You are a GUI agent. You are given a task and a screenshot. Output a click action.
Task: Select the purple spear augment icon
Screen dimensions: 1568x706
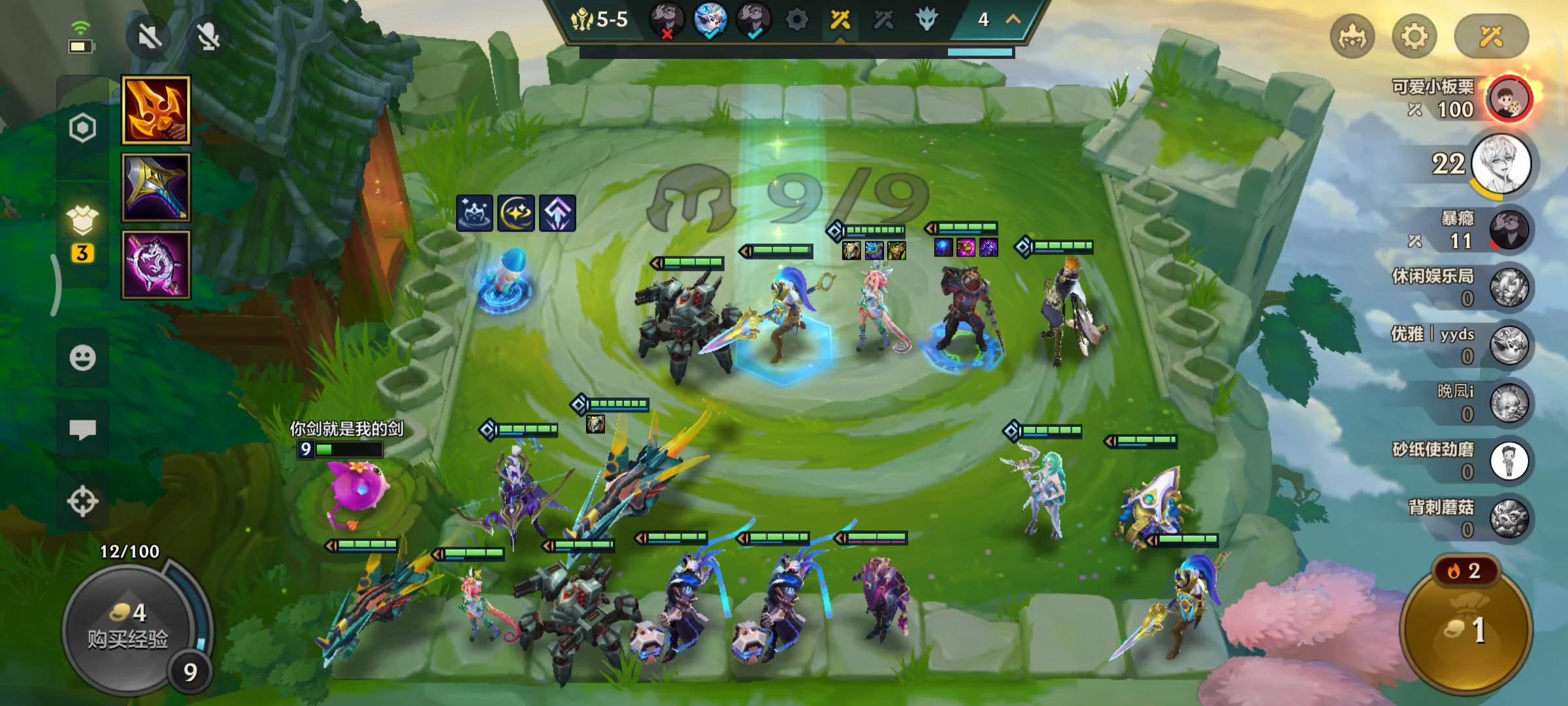[x=156, y=188]
